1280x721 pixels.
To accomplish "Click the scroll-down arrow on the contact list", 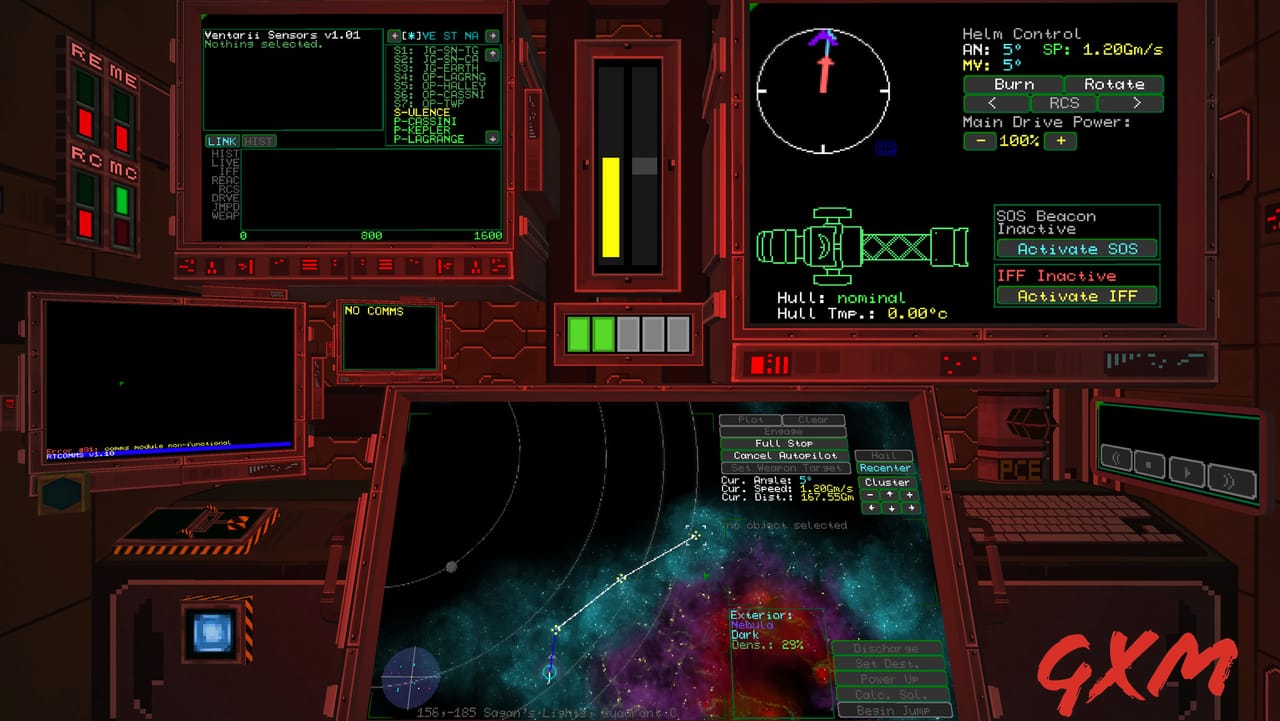I will click(493, 138).
